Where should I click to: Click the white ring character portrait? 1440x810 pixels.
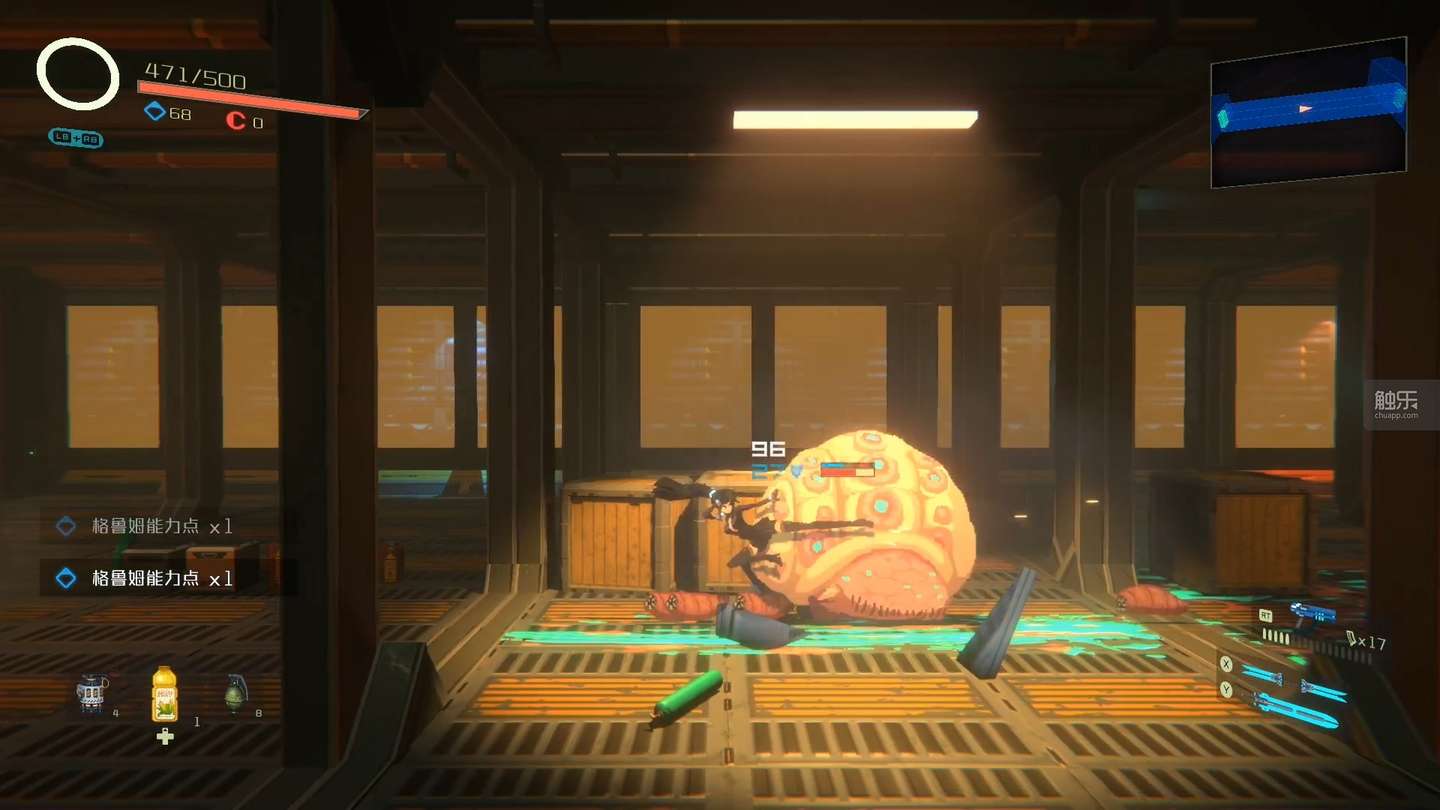[x=78, y=74]
